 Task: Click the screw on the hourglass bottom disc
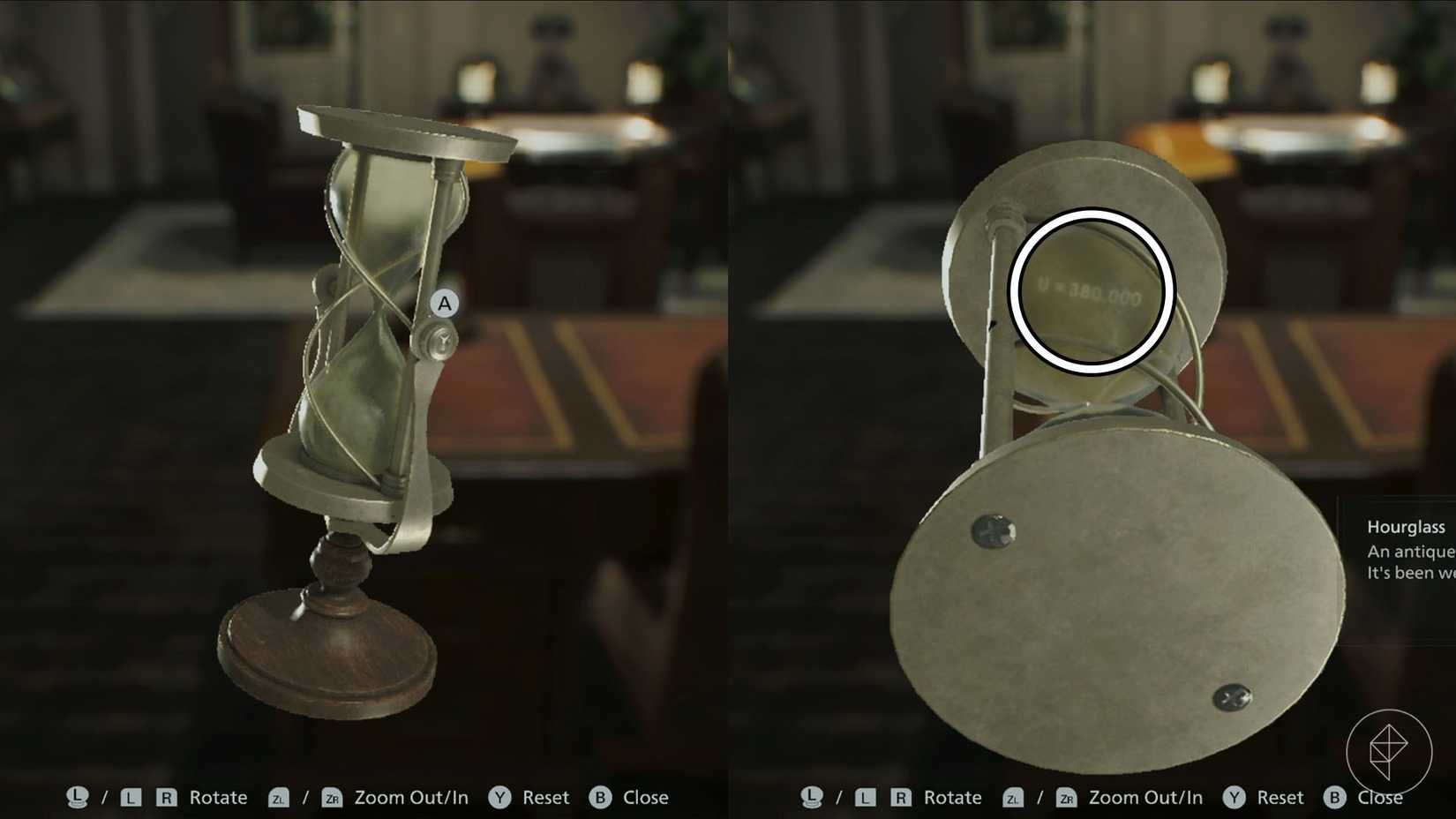point(995,530)
